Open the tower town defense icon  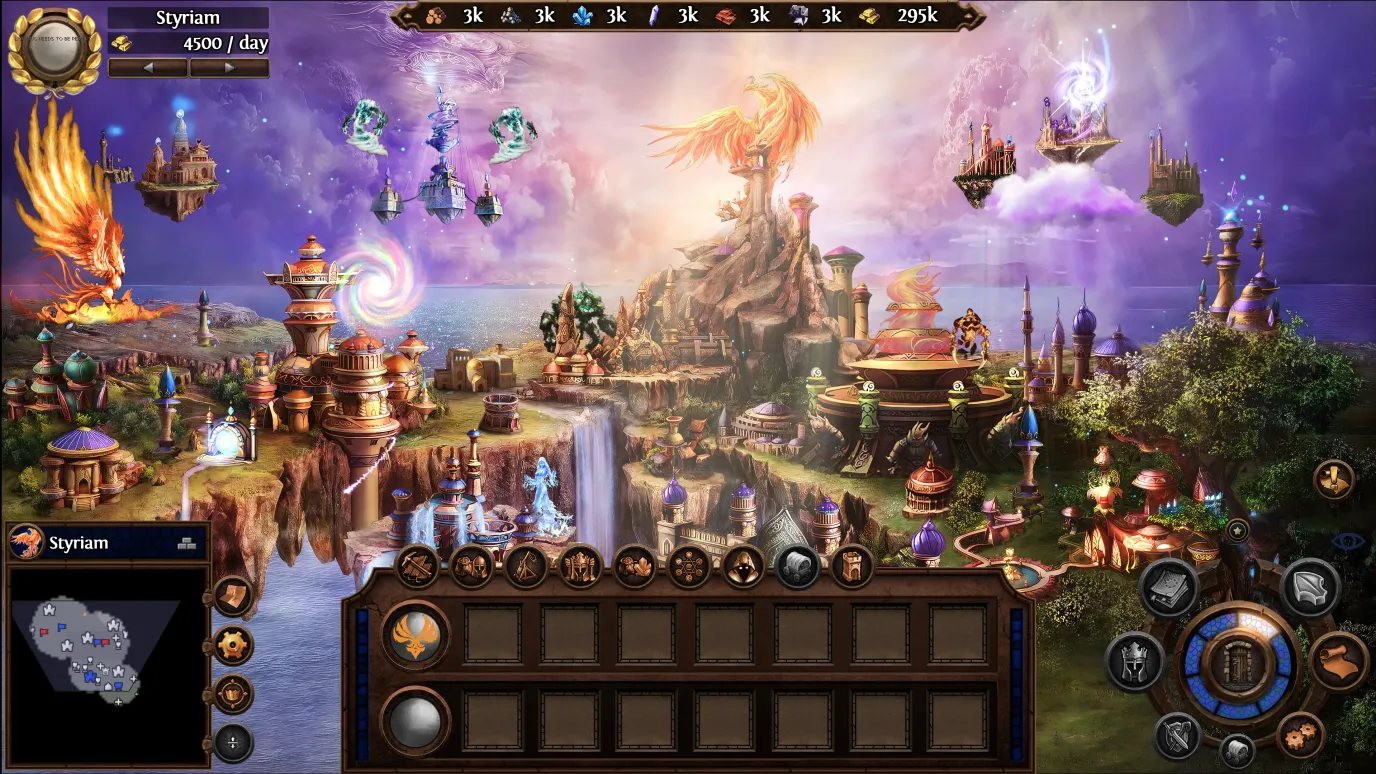click(x=851, y=566)
